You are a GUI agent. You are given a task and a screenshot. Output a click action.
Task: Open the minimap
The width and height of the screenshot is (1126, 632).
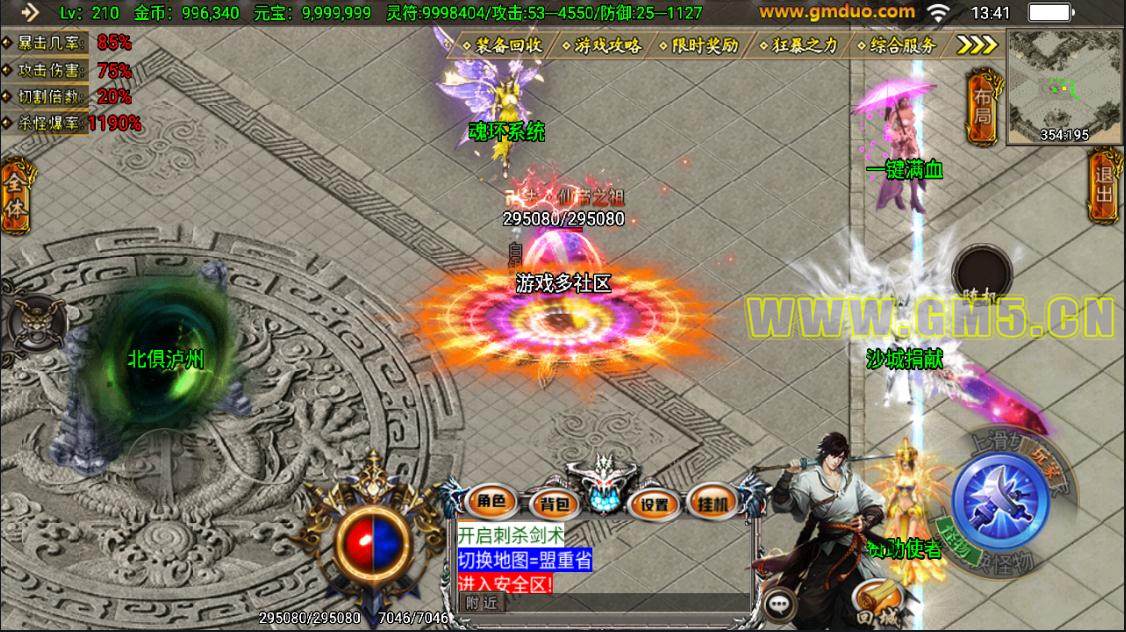(1062, 82)
